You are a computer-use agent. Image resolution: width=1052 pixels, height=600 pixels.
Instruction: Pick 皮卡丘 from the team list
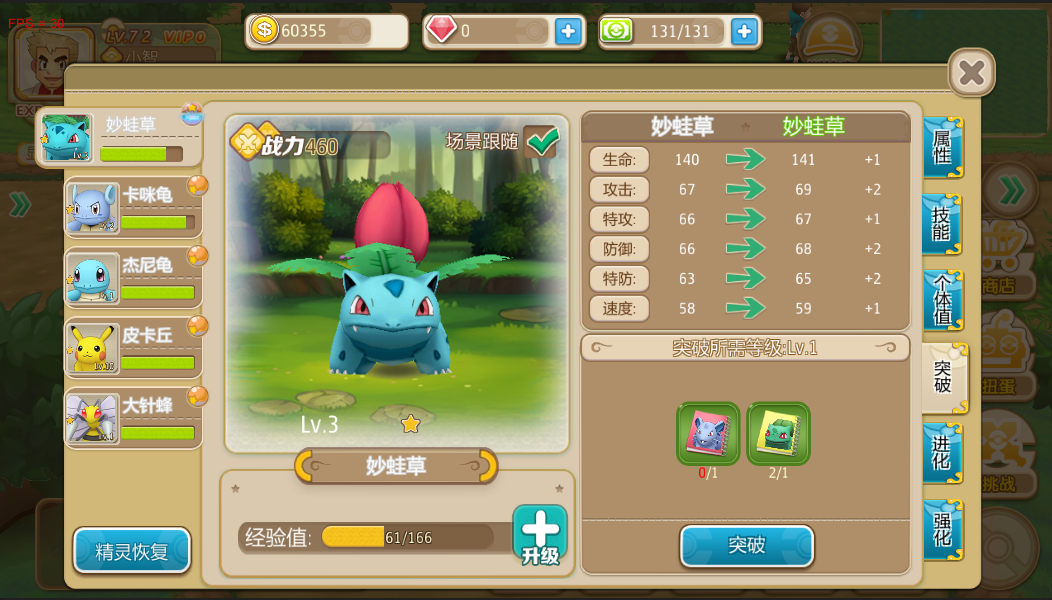(134, 348)
